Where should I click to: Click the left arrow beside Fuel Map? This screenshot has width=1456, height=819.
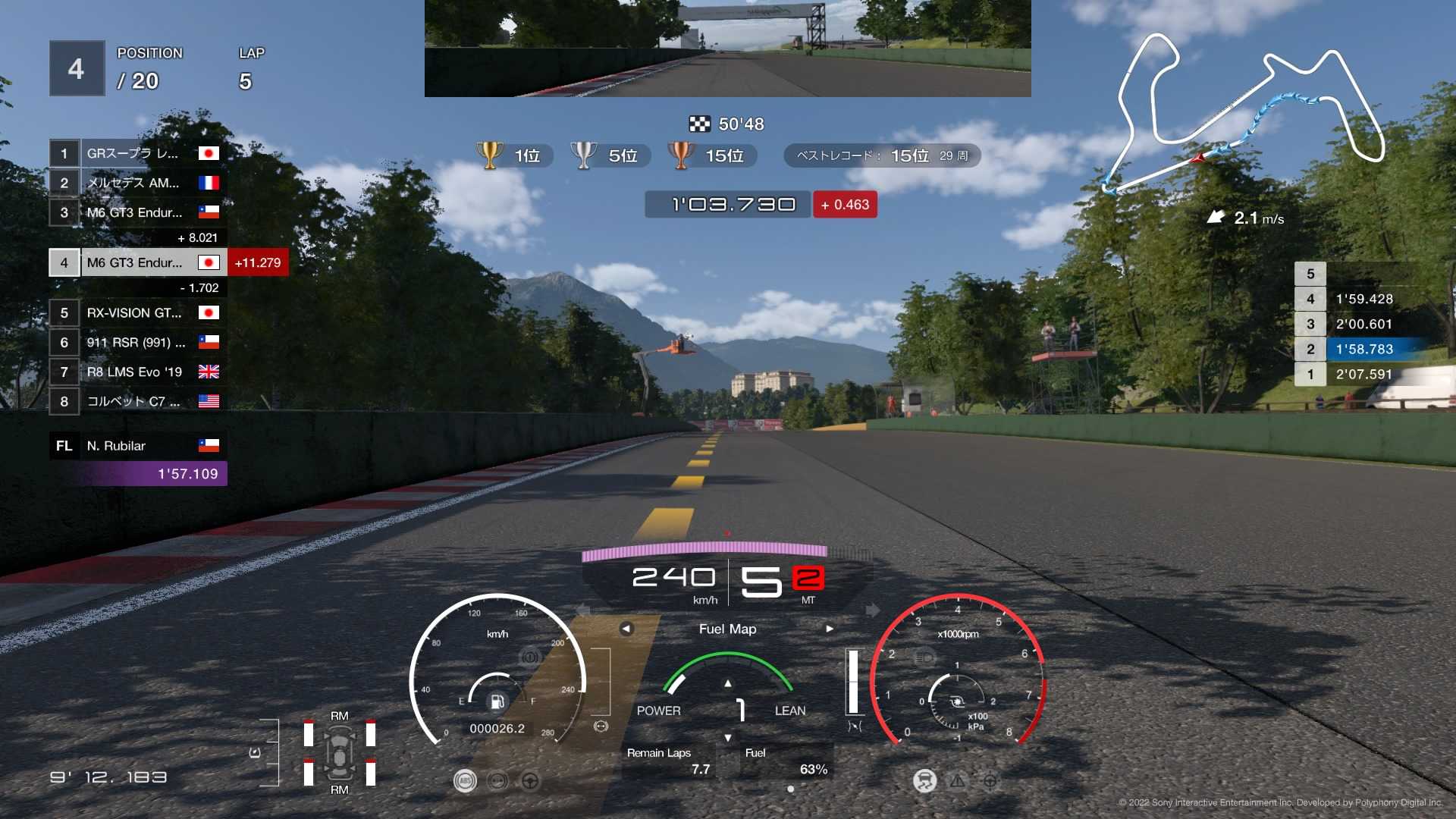(626, 629)
